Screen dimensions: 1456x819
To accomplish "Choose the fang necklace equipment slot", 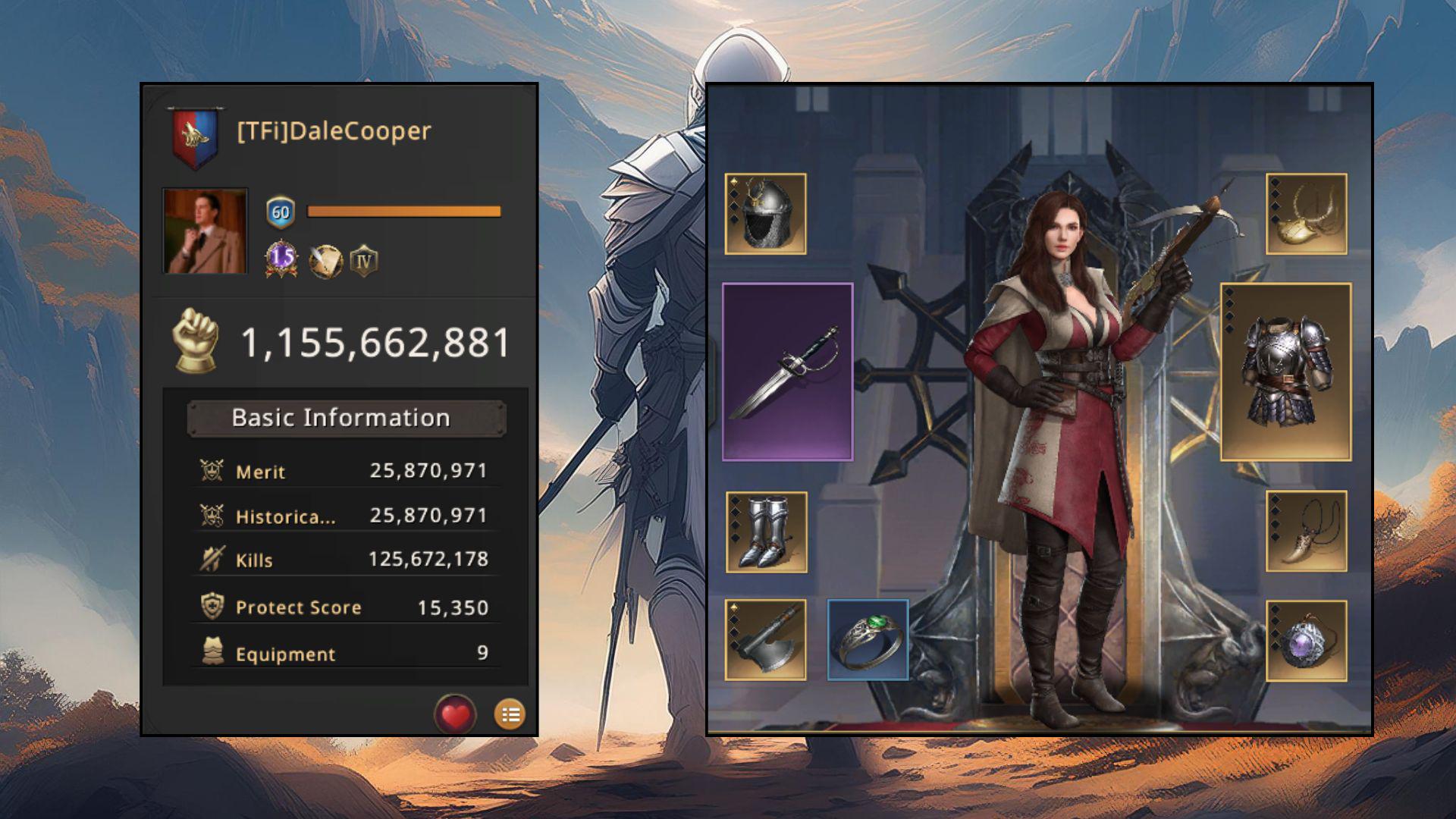I will tap(1306, 532).
